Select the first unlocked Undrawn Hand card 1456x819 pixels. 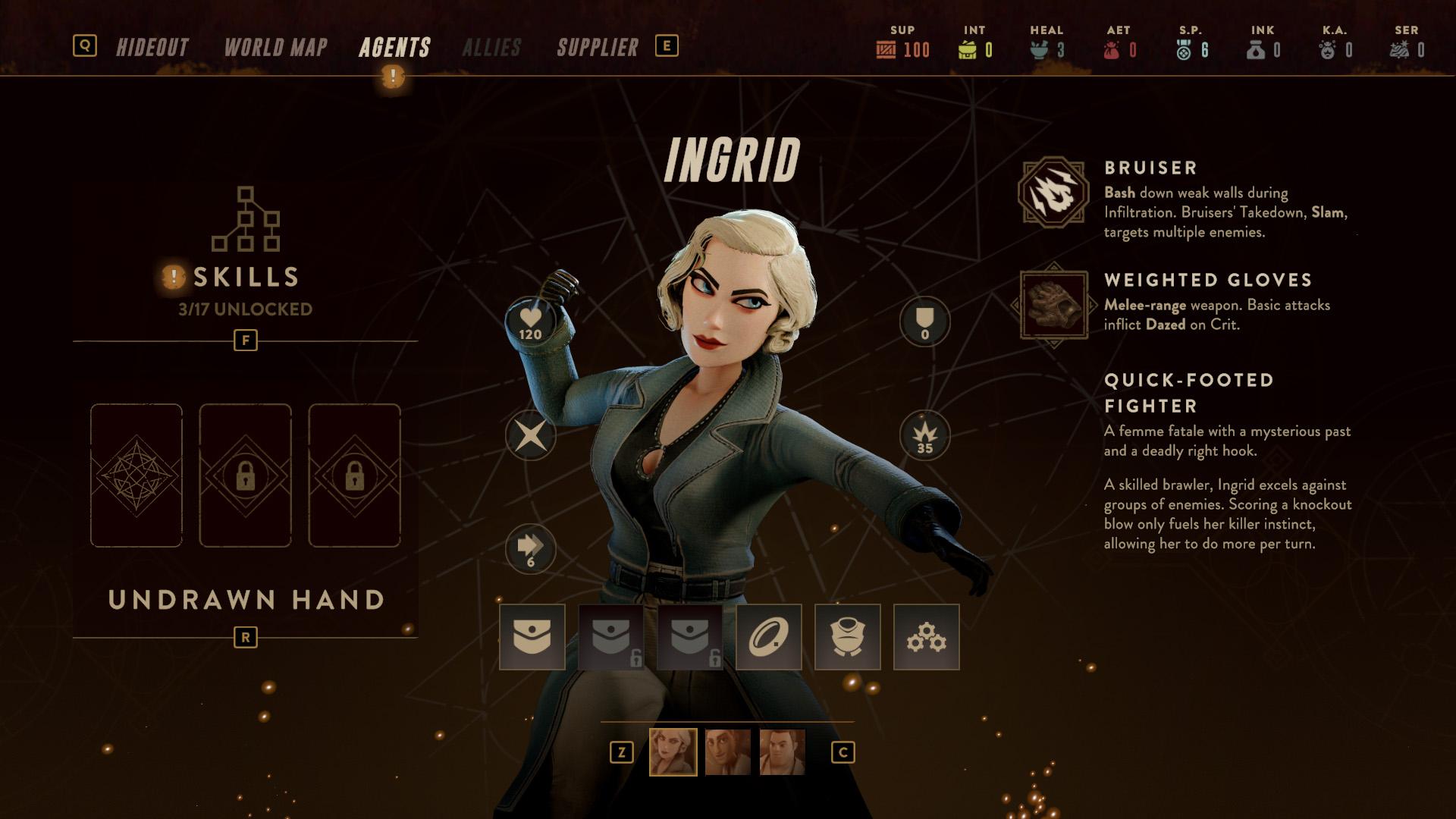tap(136, 475)
